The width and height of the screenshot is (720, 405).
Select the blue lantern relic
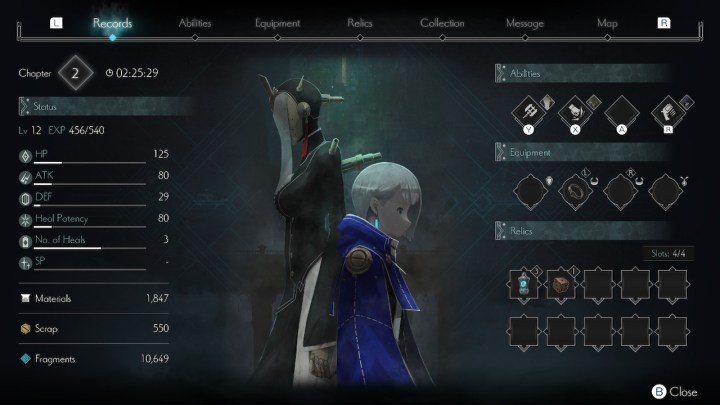pyautogui.click(x=526, y=285)
